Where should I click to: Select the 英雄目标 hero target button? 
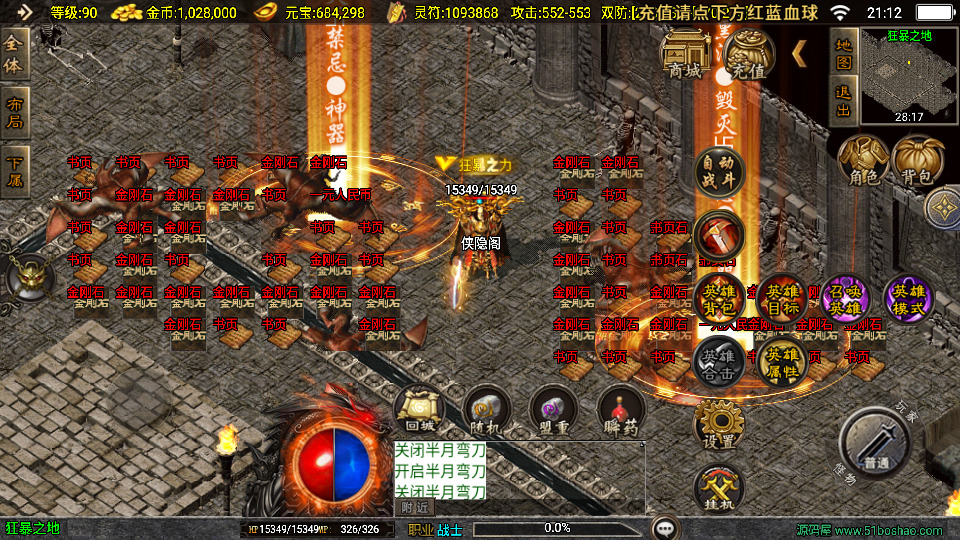pyautogui.click(x=782, y=298)
